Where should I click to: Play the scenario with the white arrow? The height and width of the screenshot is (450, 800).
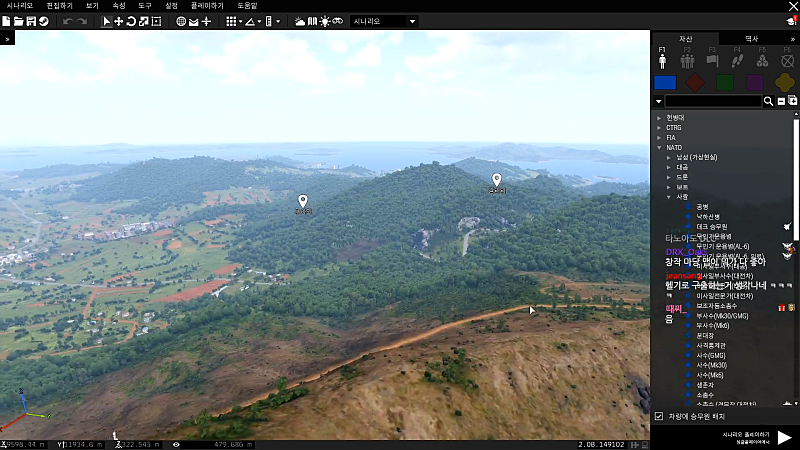pos(784,437)
